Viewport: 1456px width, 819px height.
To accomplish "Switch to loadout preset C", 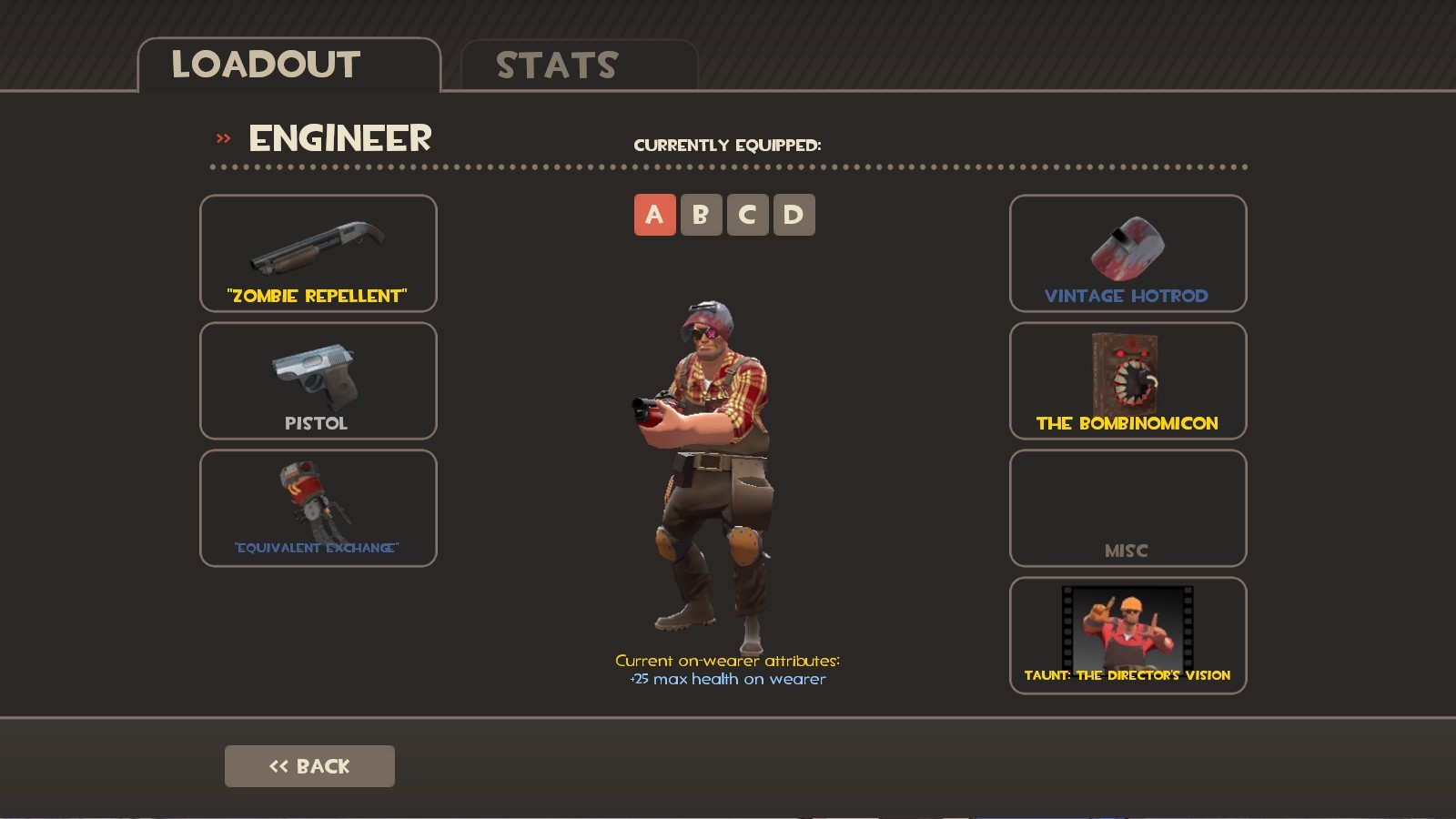I will tap(748, 215).
